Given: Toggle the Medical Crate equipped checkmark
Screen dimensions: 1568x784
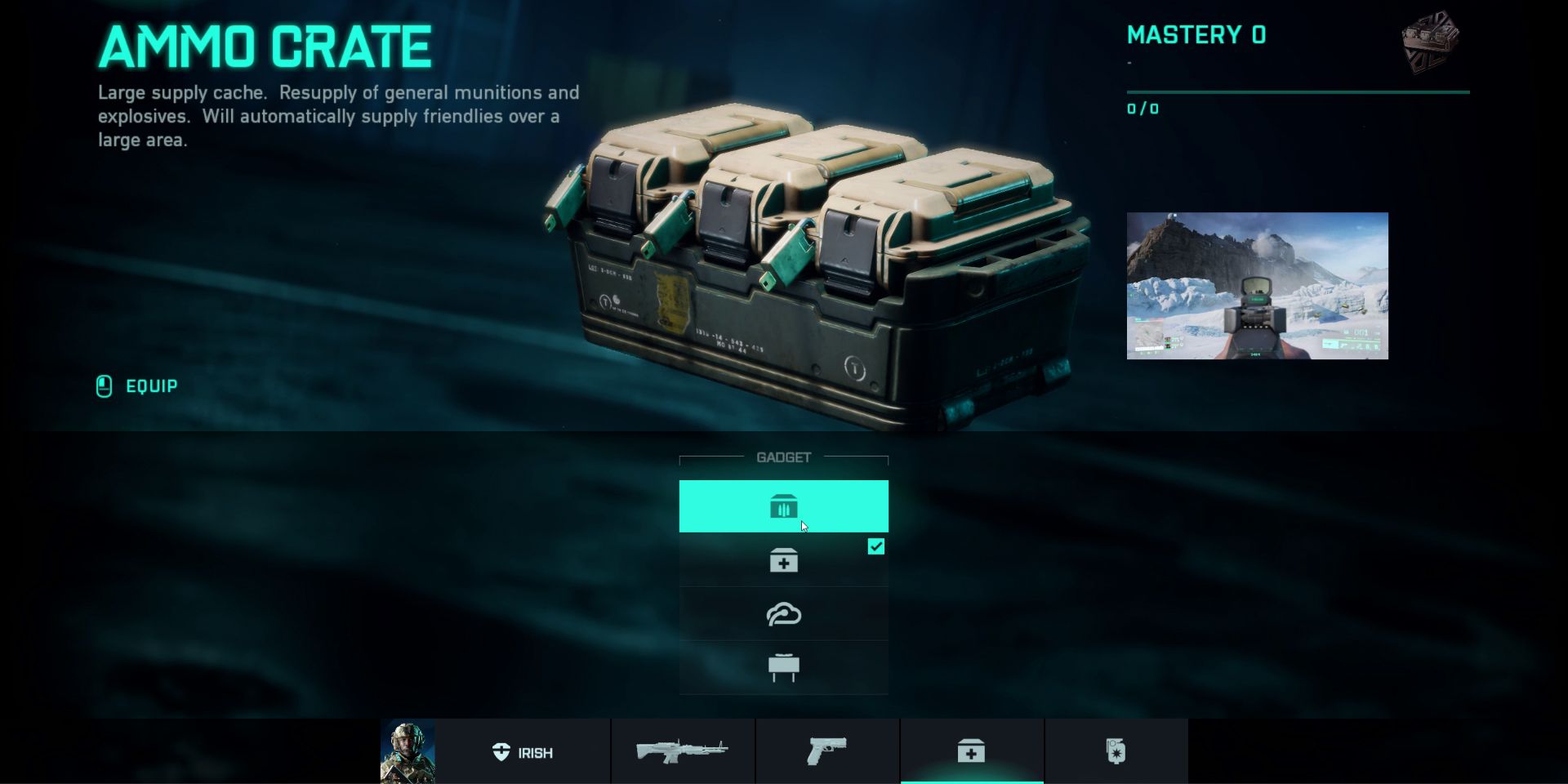Looking at the screenshot, I should [x=876, y=546].
